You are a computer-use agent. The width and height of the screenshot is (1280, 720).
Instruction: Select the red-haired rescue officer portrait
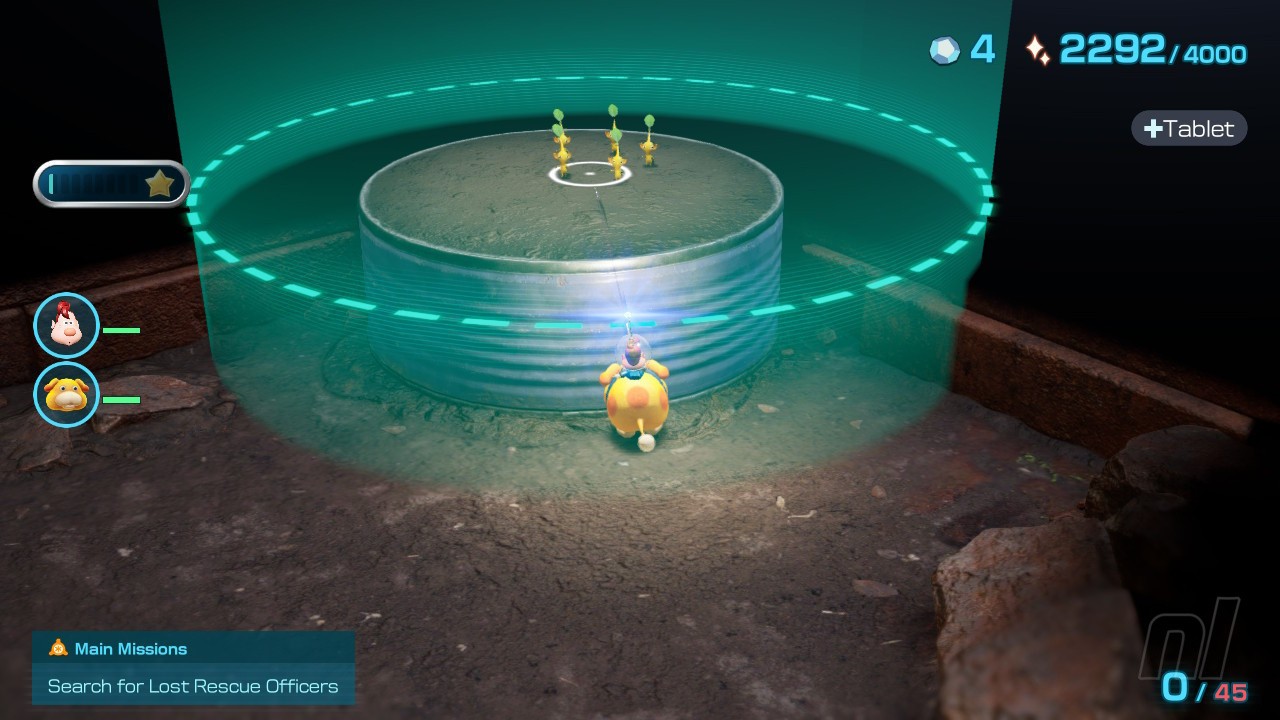coord(67,326)
